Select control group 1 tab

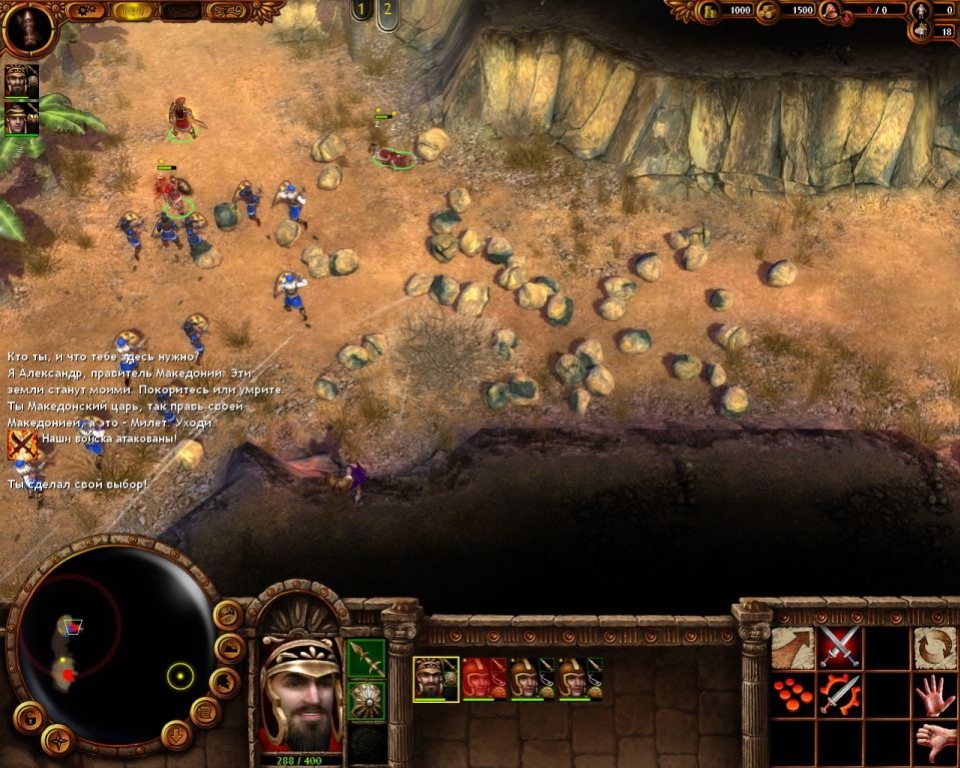(x=361, y=11)
